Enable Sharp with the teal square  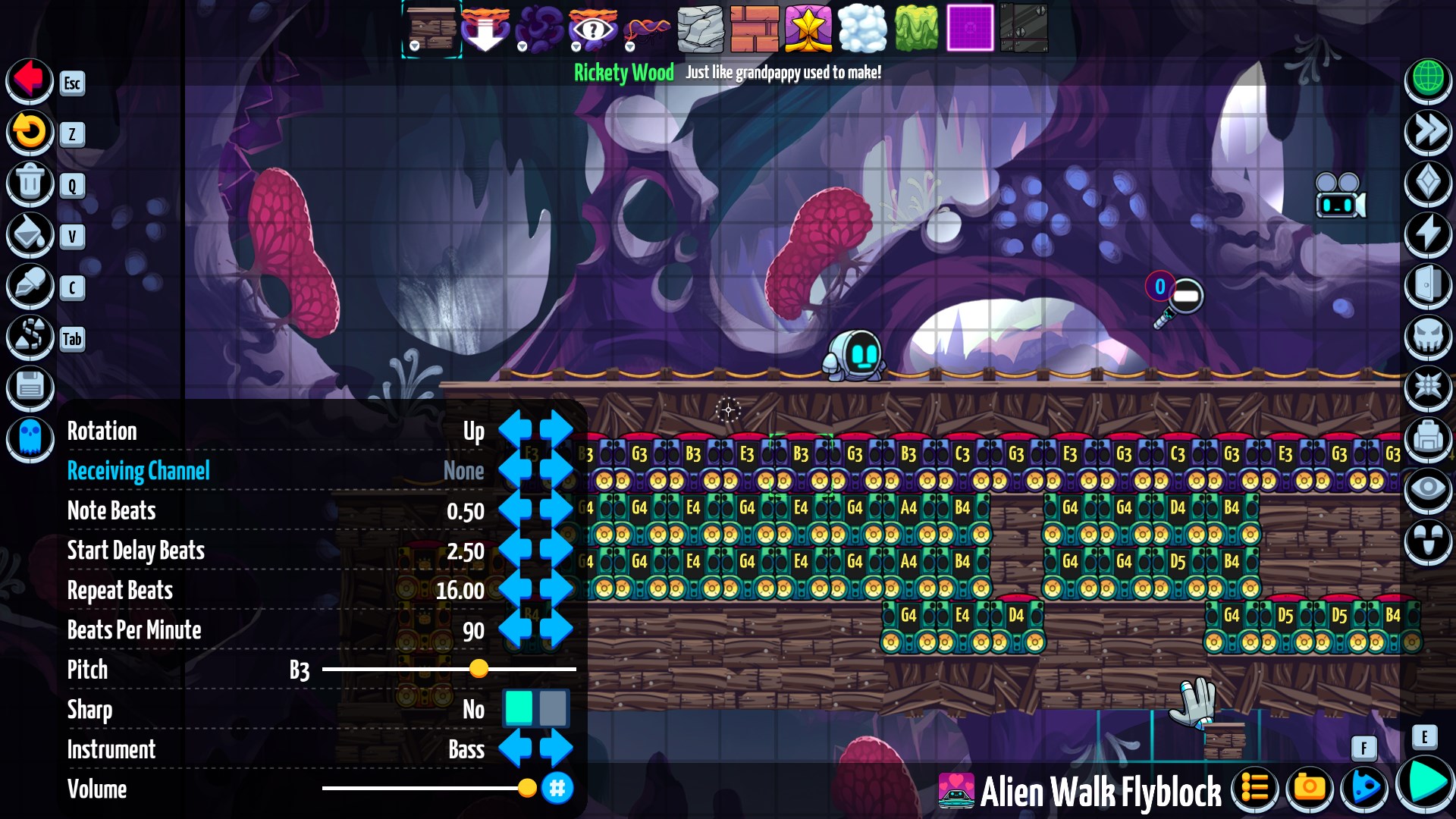click(x=519, y=708)
